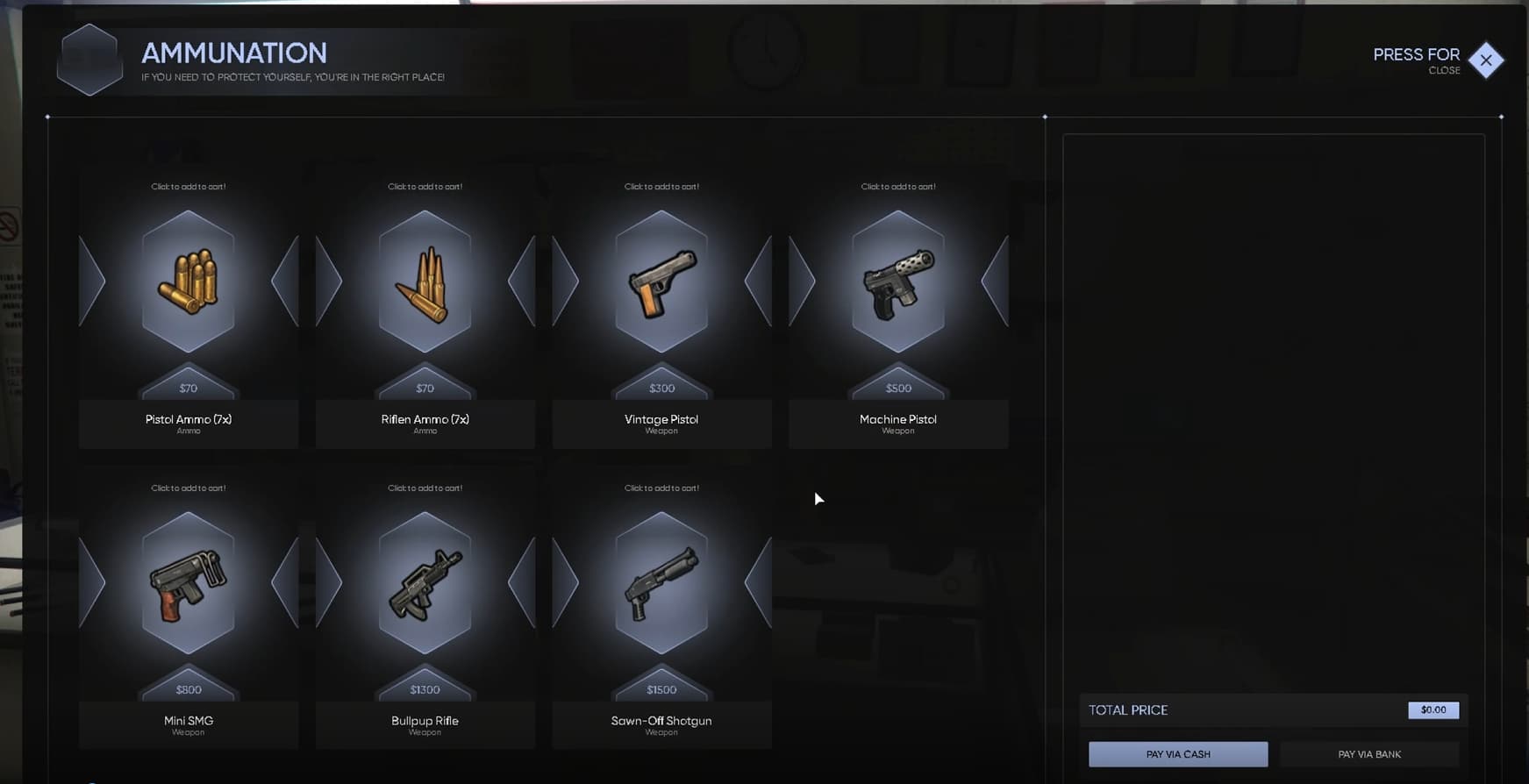Click the Ammunation hexagon logo
This screenshot has height=784, width=1529.
coord(89,60)
